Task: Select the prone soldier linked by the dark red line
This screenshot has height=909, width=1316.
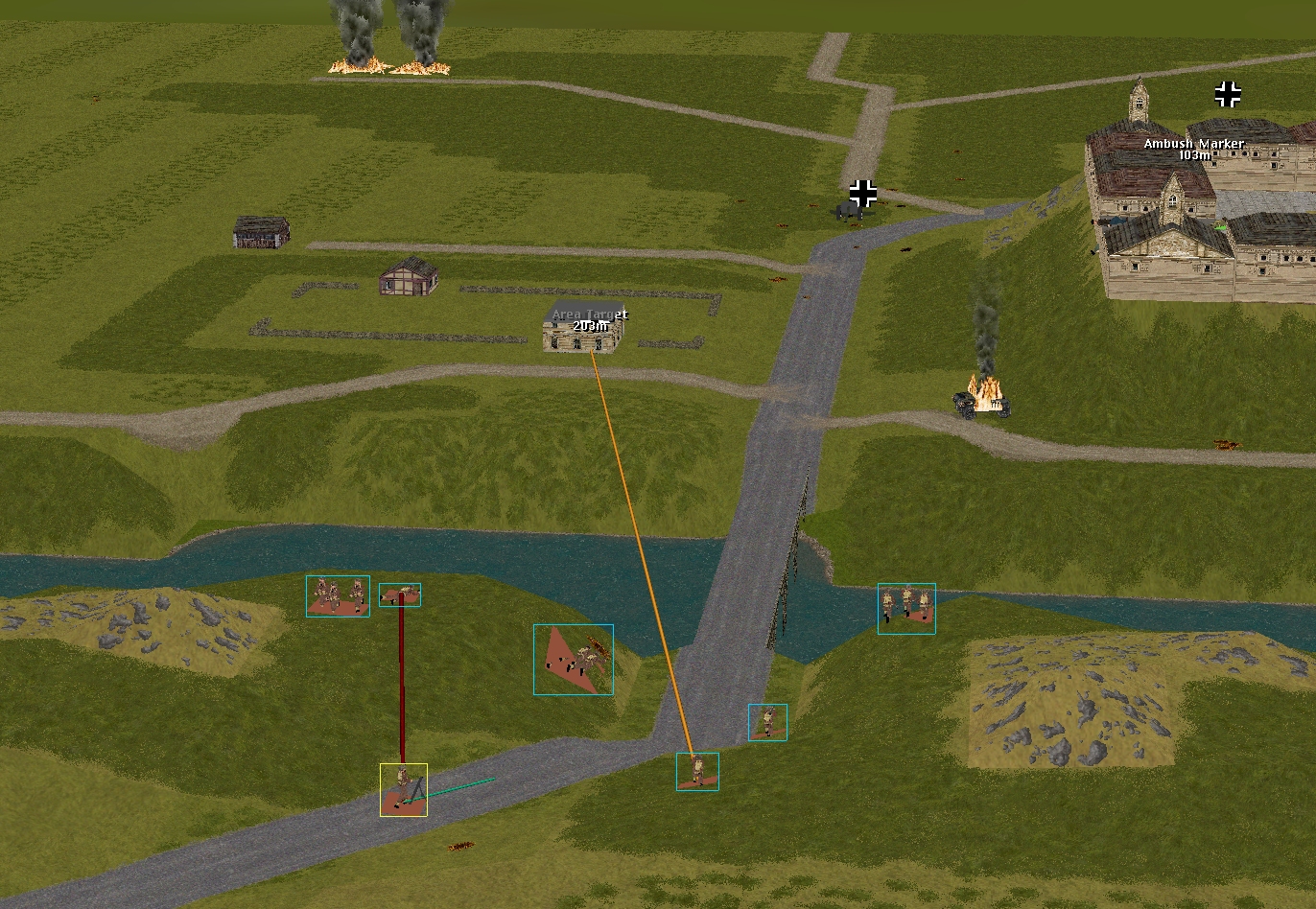Action: 400,594
